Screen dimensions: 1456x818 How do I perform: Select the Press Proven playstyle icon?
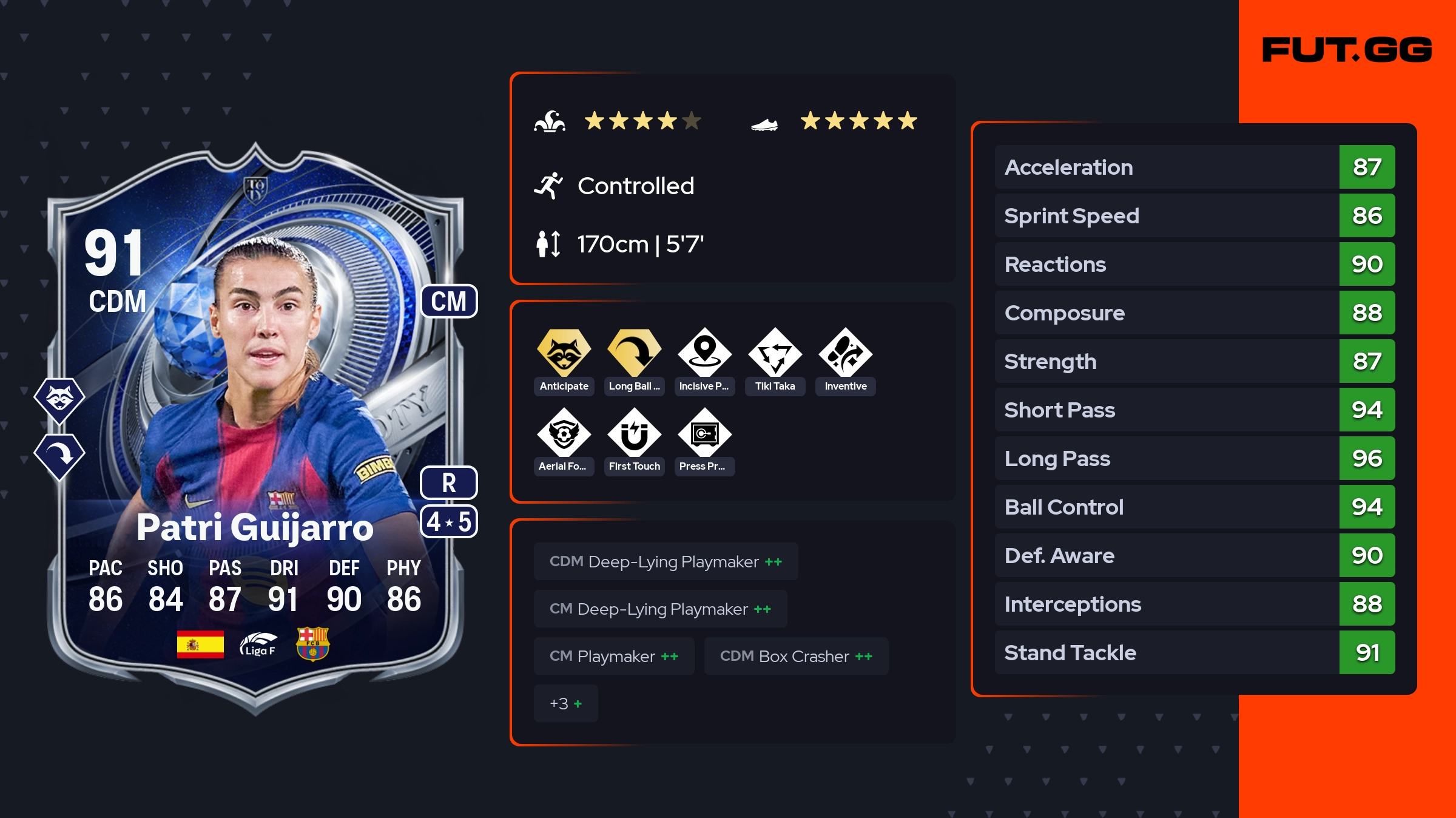(704, 434)
